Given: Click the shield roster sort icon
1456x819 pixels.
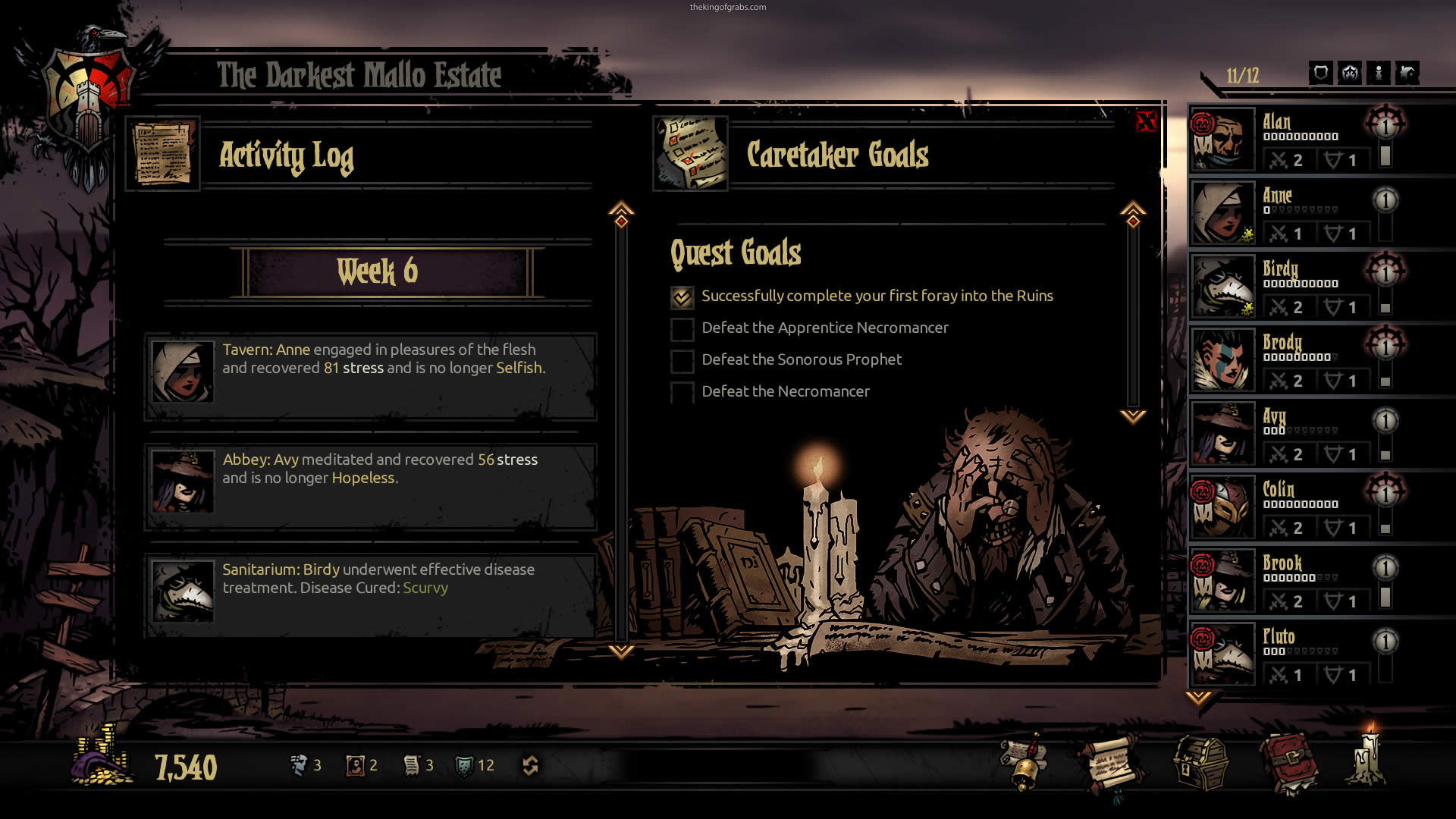Looking at the screenshot, I should click(x=1320, y=74).
